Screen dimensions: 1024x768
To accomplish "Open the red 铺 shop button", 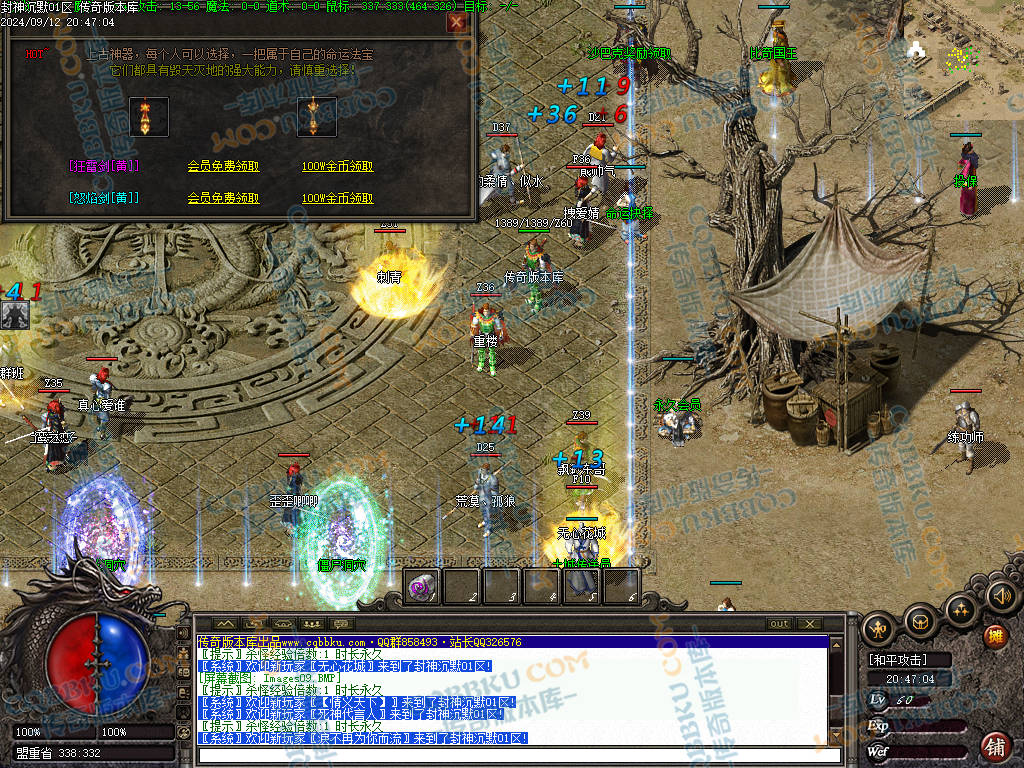I will click(x=995, y=745).
